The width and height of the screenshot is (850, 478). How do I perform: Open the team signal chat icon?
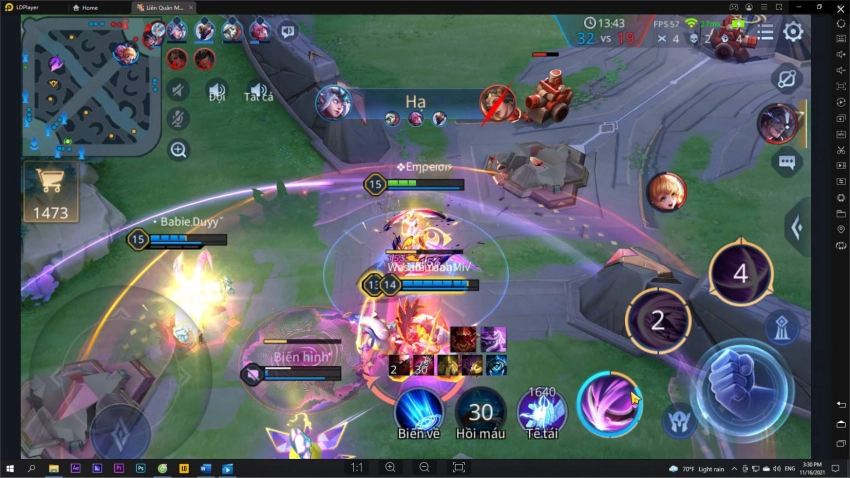[x=288, y=32]
